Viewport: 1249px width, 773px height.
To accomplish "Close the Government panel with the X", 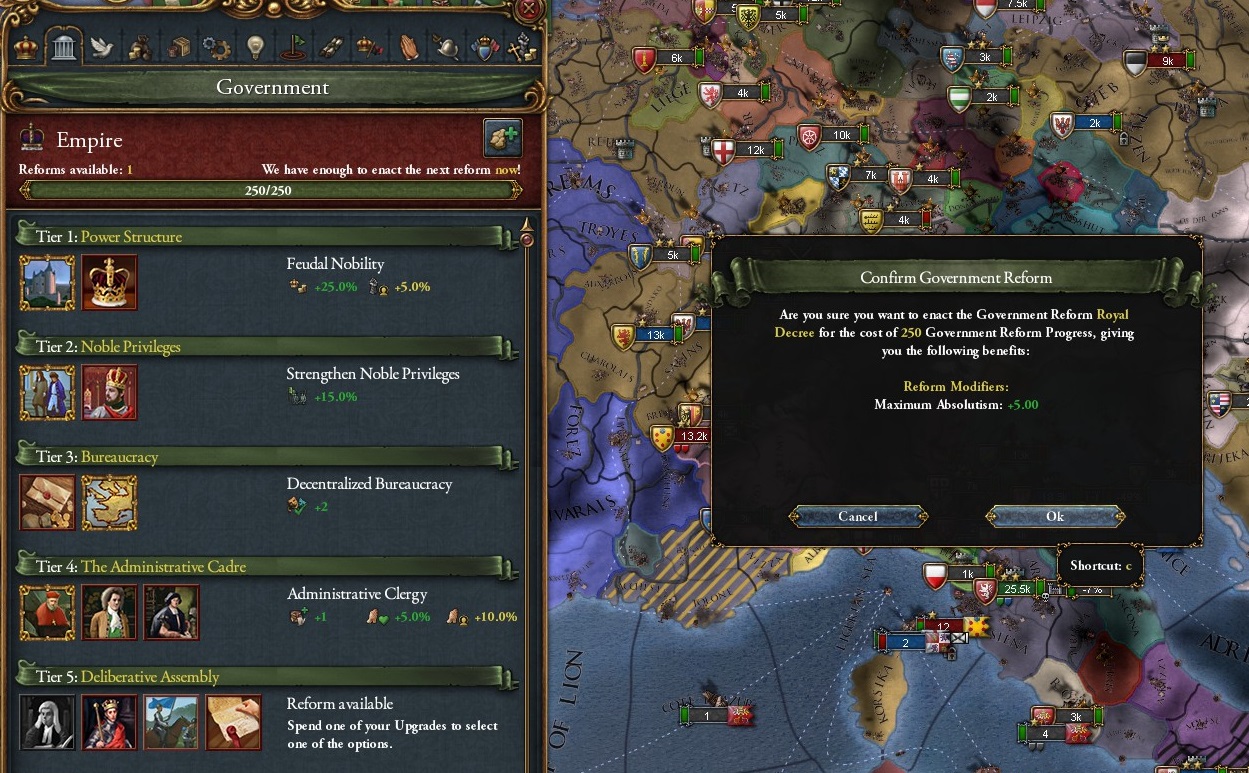I will [x=531, y=11].
